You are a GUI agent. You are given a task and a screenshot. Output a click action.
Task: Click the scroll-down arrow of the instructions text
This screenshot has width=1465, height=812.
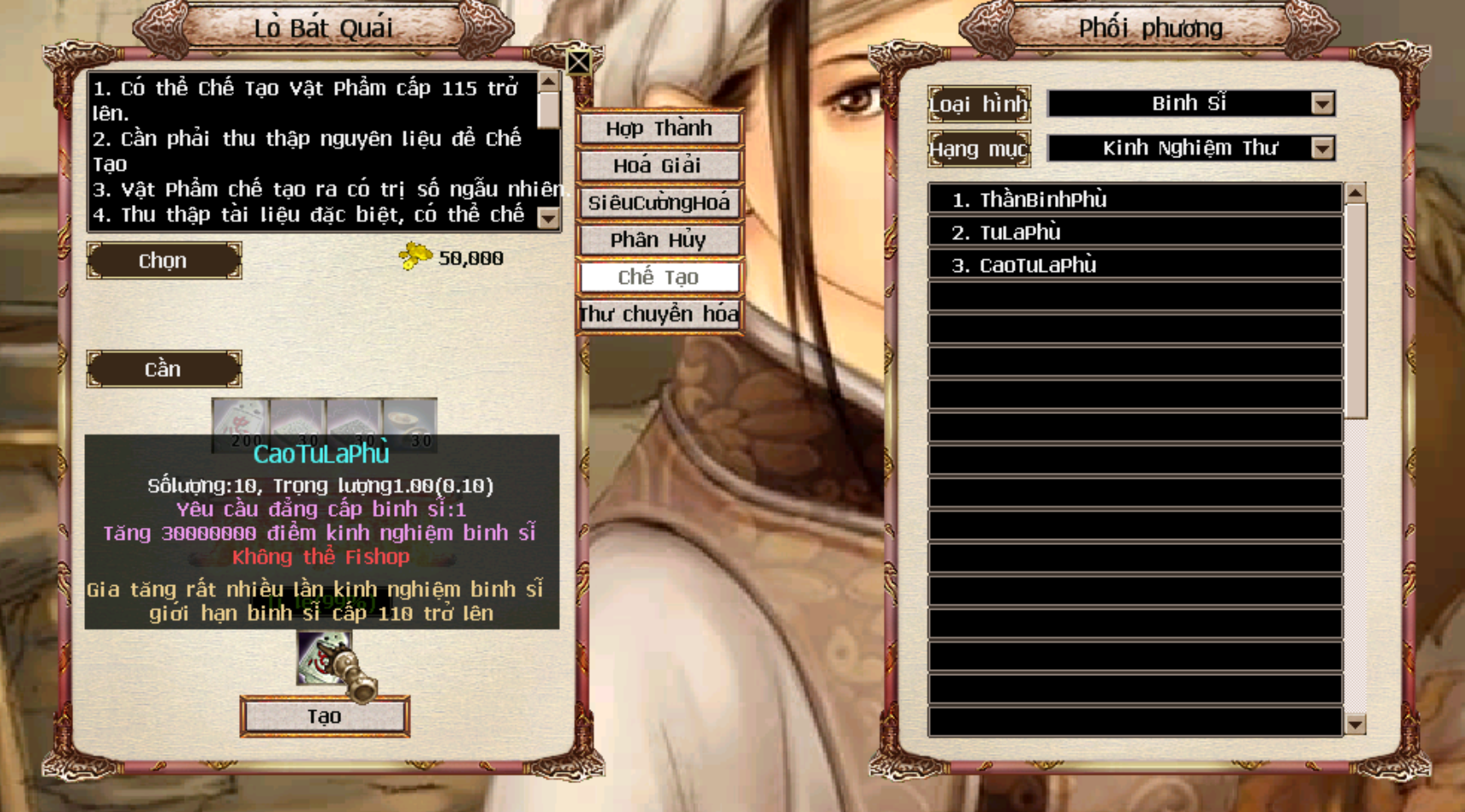tap(549, 218)
